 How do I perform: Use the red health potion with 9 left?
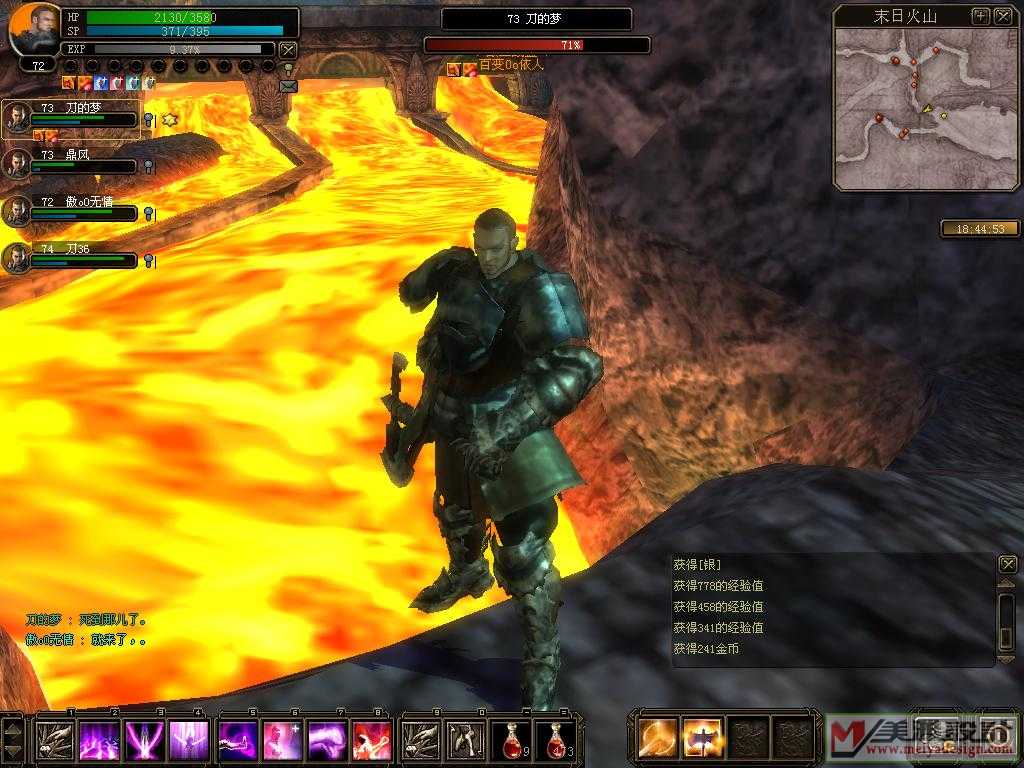[510, 740]
